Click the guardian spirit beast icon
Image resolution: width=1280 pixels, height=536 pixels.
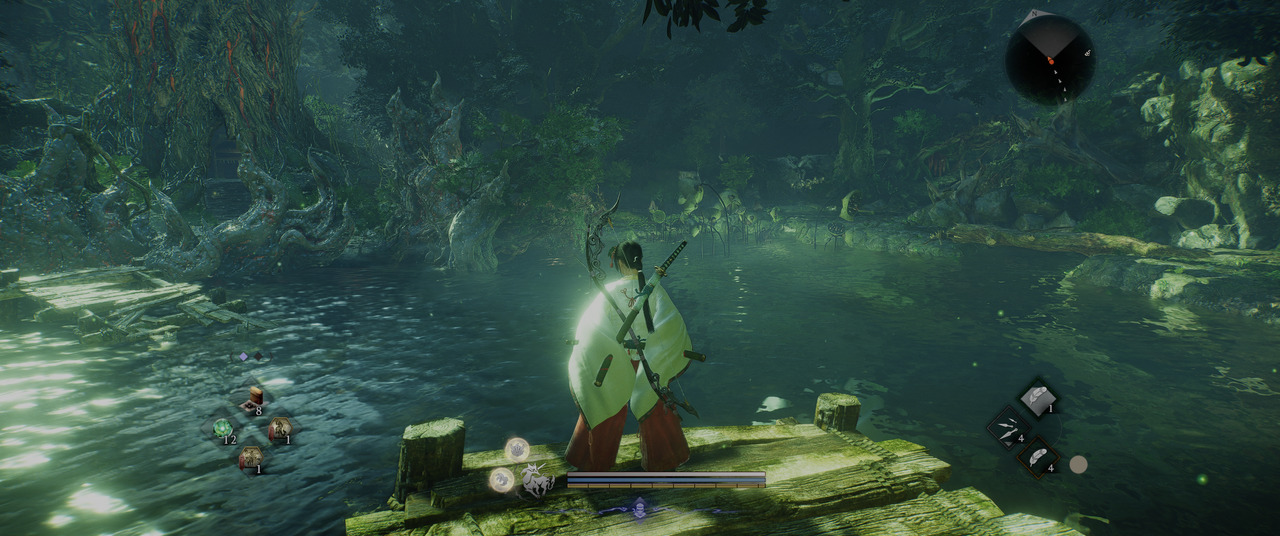[x=539, y=482]
